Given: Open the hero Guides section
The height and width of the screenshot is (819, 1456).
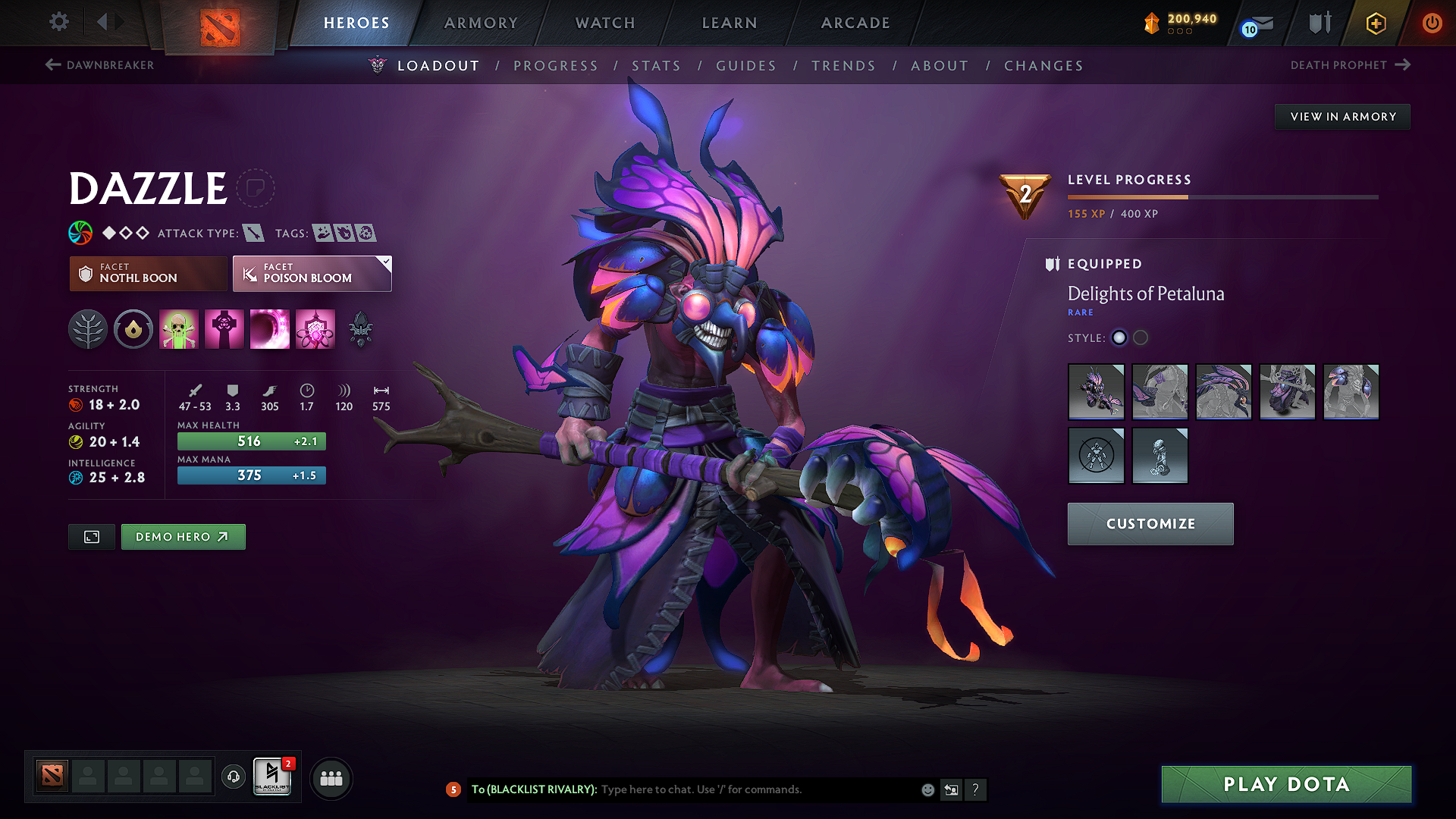Looking at the screenshot, I should pos(746,66).
